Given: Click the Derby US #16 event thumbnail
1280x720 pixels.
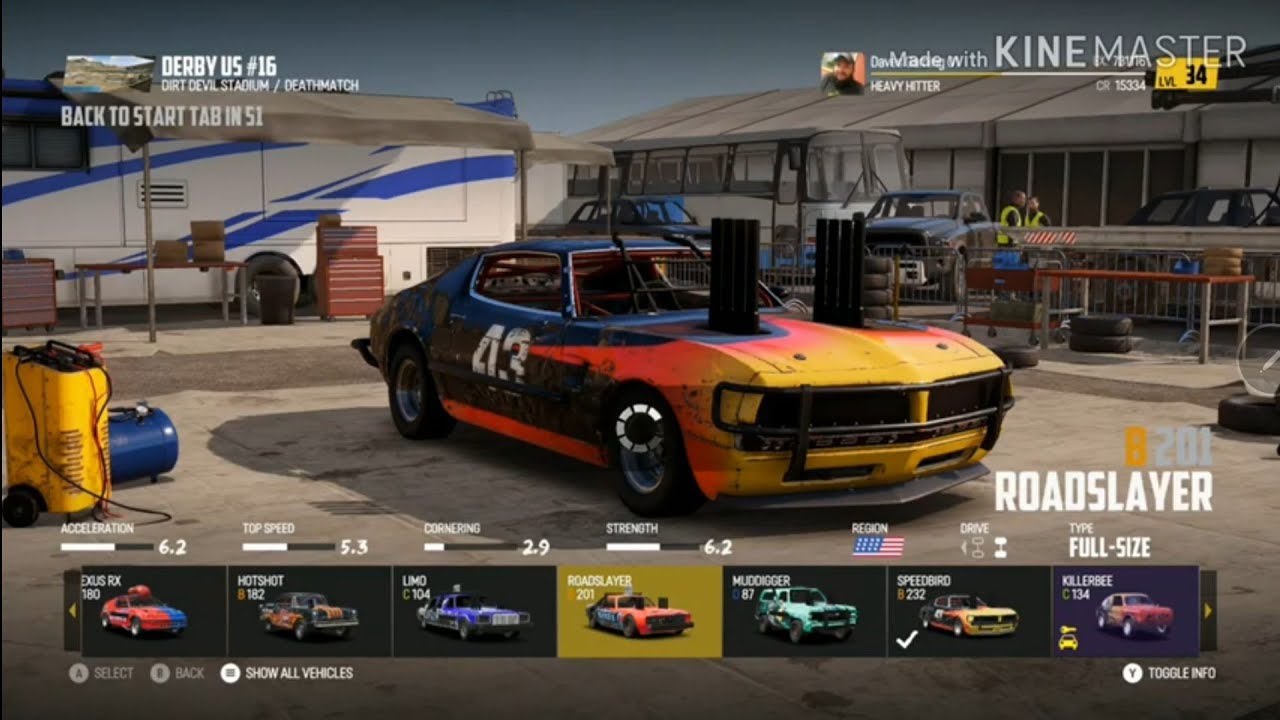Looking at the screenshot, I should click(108, 75).
